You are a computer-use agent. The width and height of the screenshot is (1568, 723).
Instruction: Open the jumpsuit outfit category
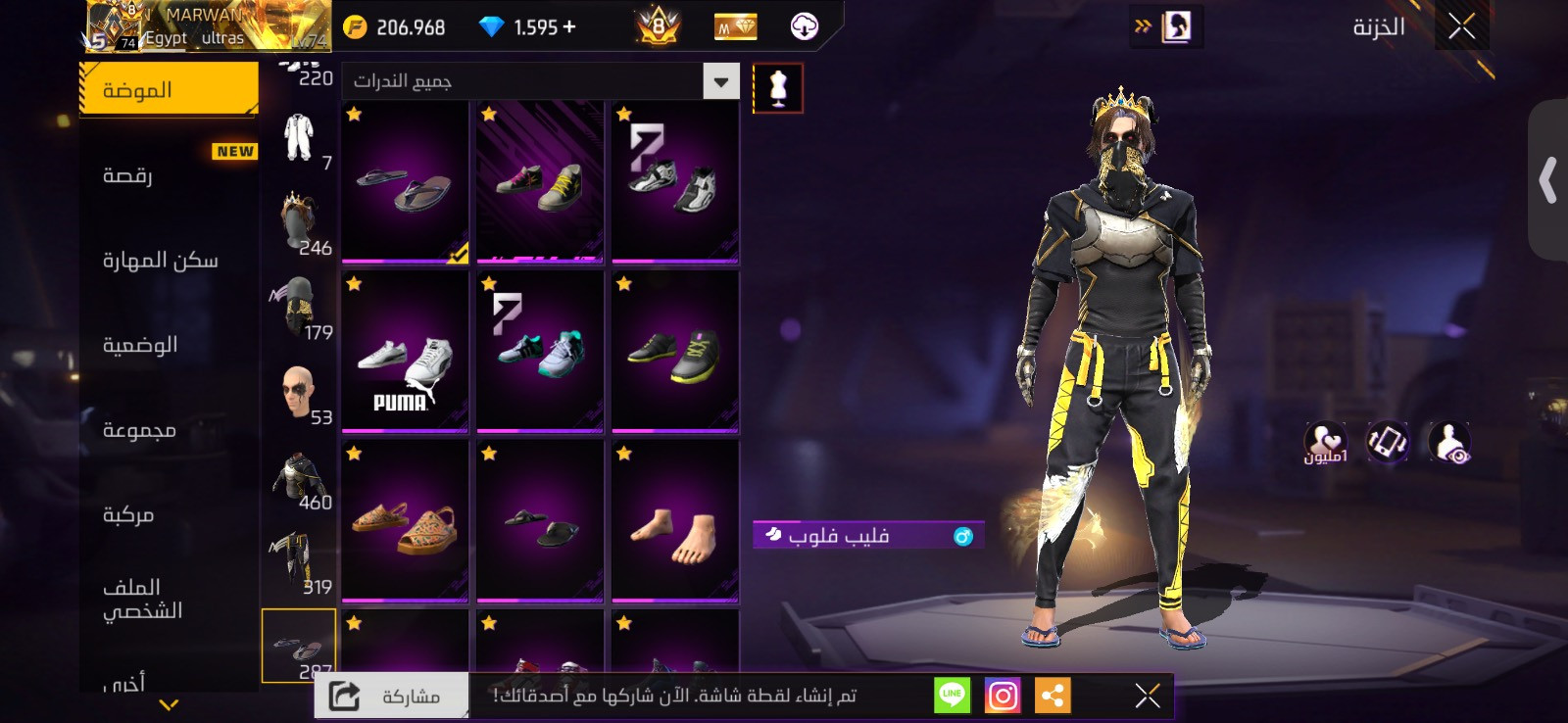pos(299,138)
